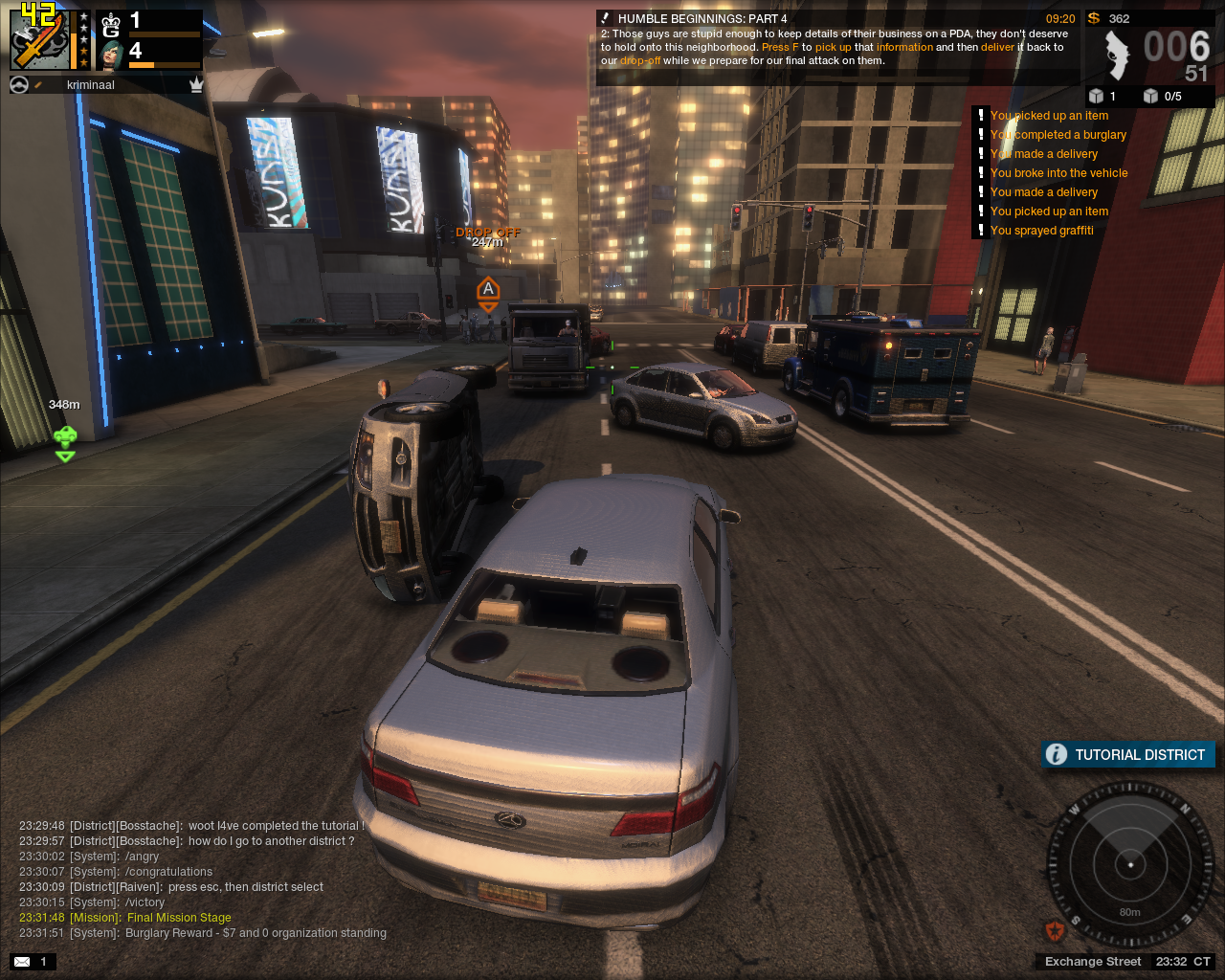Click the player rating badge showing 42
Image resolution: width=1225 pixels, height=980 pixels.
pyautogui.click(x=39, y=38)
